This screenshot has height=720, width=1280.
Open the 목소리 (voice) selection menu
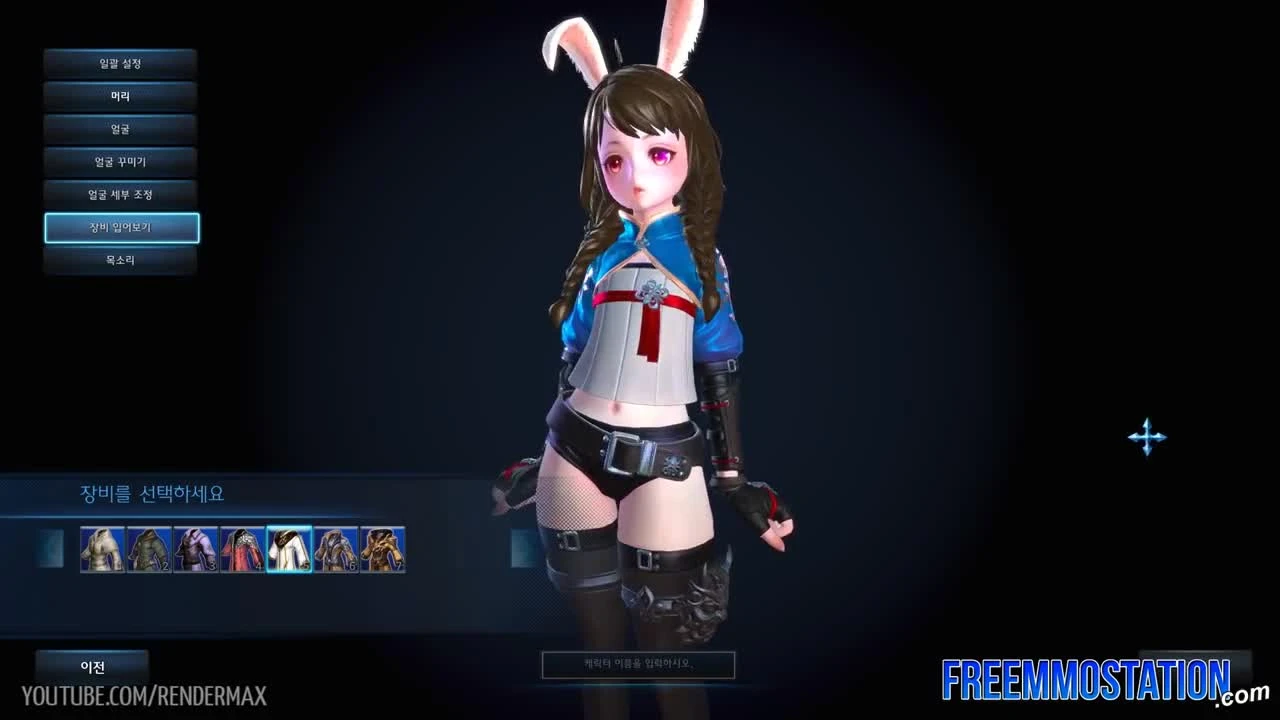(x=119, y=261)
